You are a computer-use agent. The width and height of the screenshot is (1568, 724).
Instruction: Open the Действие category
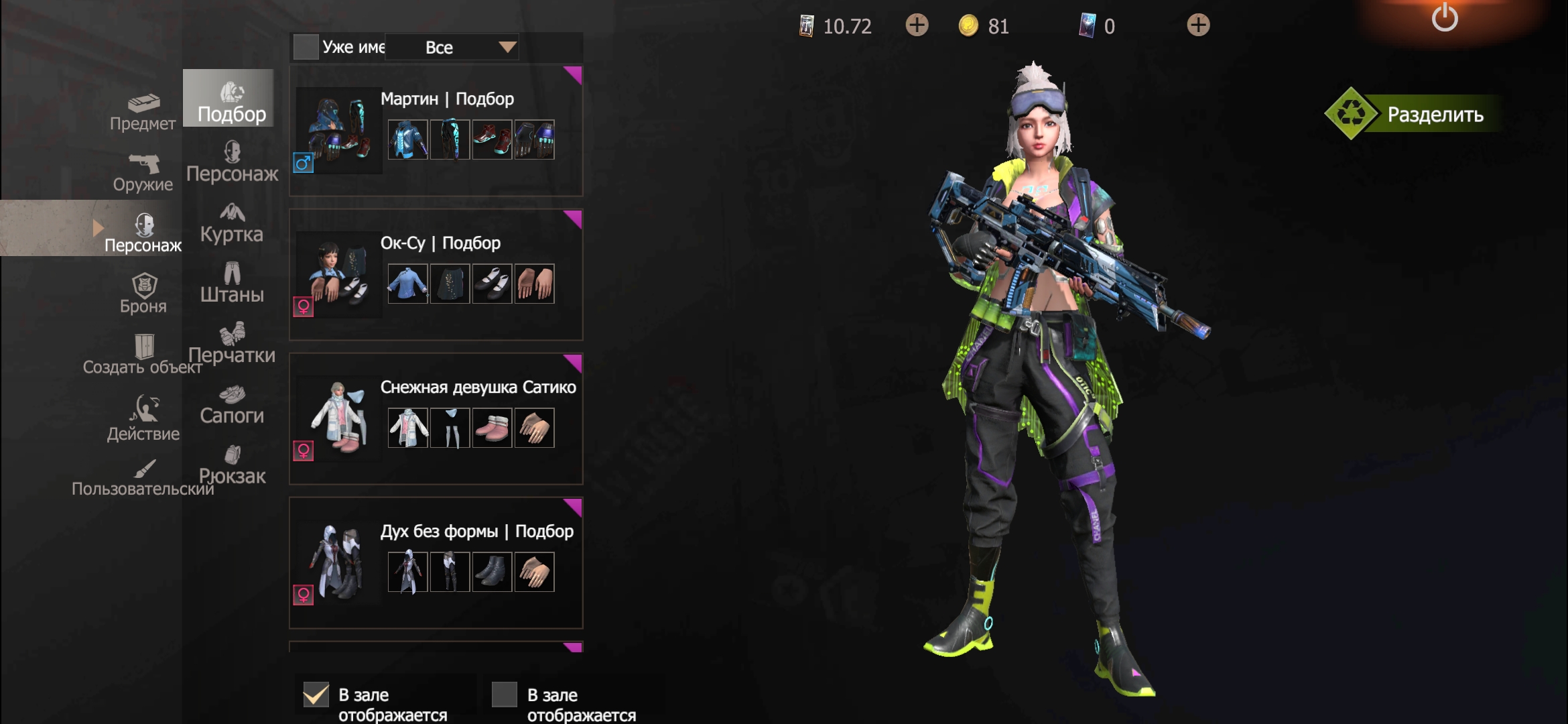pos(143,418)
